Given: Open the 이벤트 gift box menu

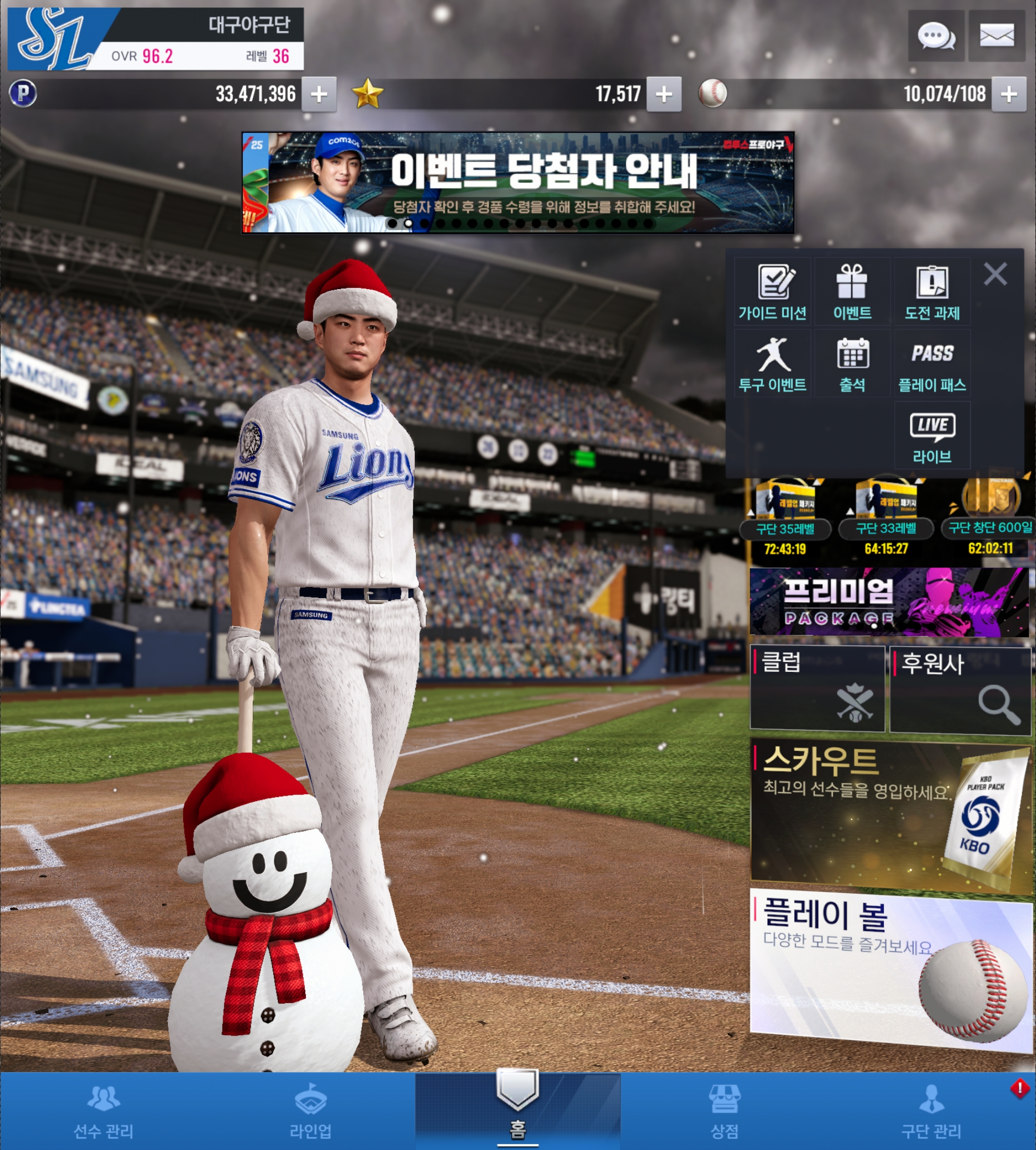Looking at the screenshot, I should (852, 292).
